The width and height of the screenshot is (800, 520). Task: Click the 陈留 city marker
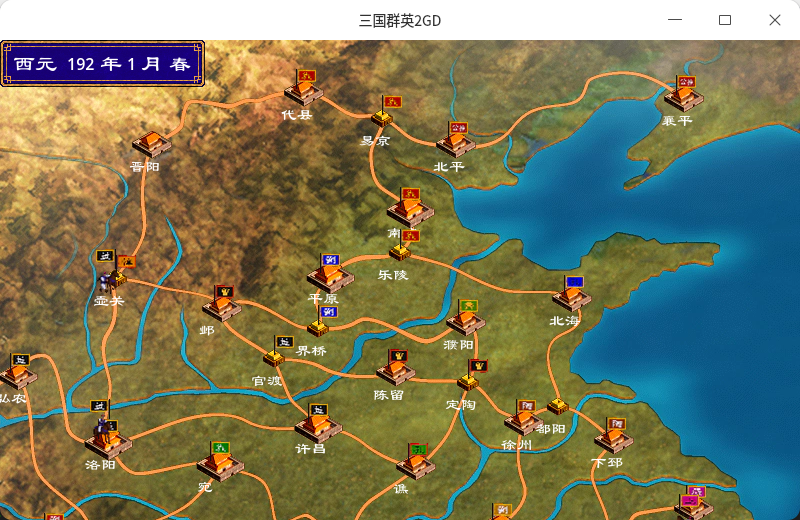click(x=396, y=371)
